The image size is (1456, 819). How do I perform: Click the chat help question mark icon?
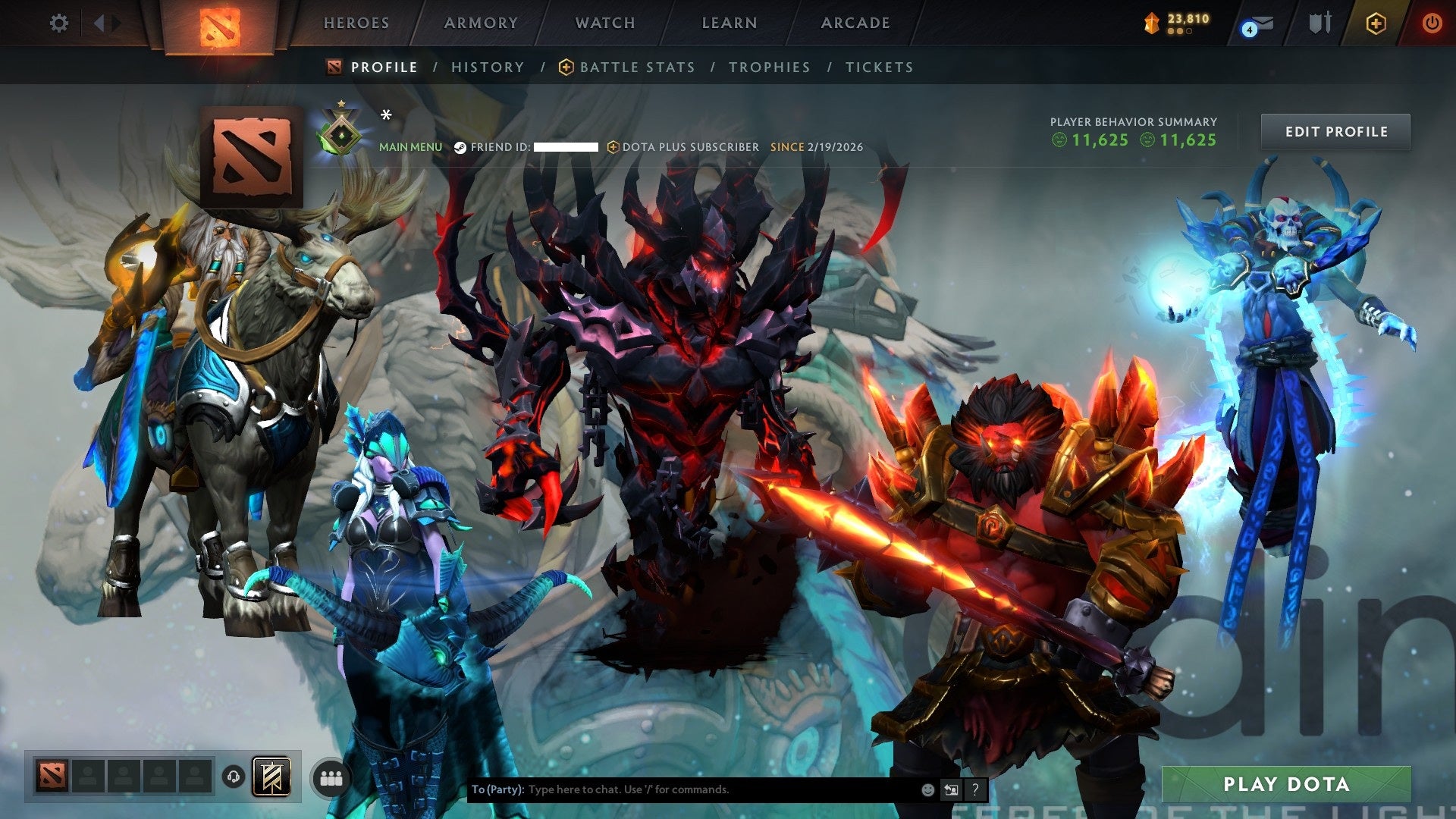(974, 789)
